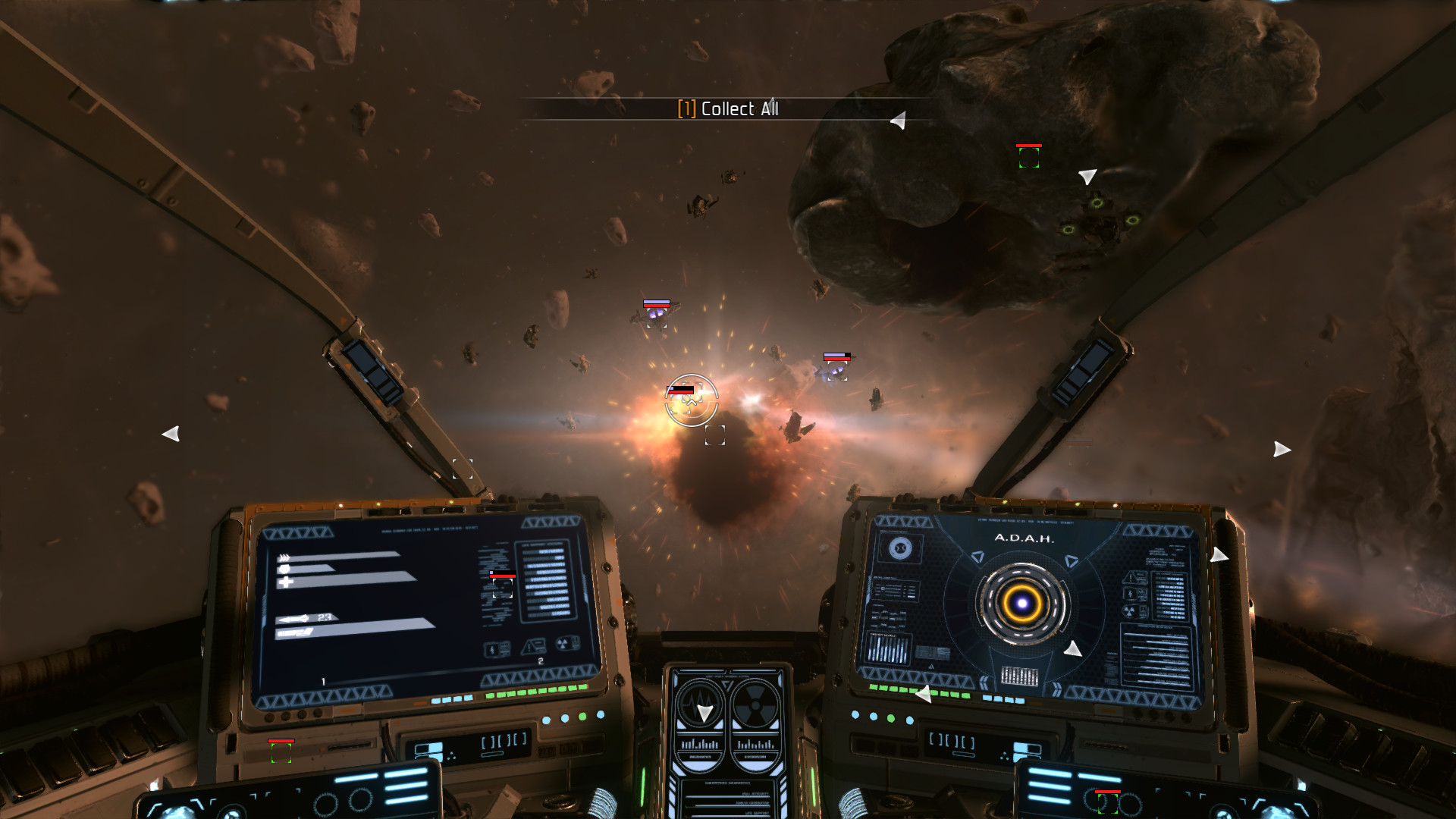Viewport: 1456px width, 819px height.
Task: Click the medical cross icon on left MFD
Action: click(286, 582)
